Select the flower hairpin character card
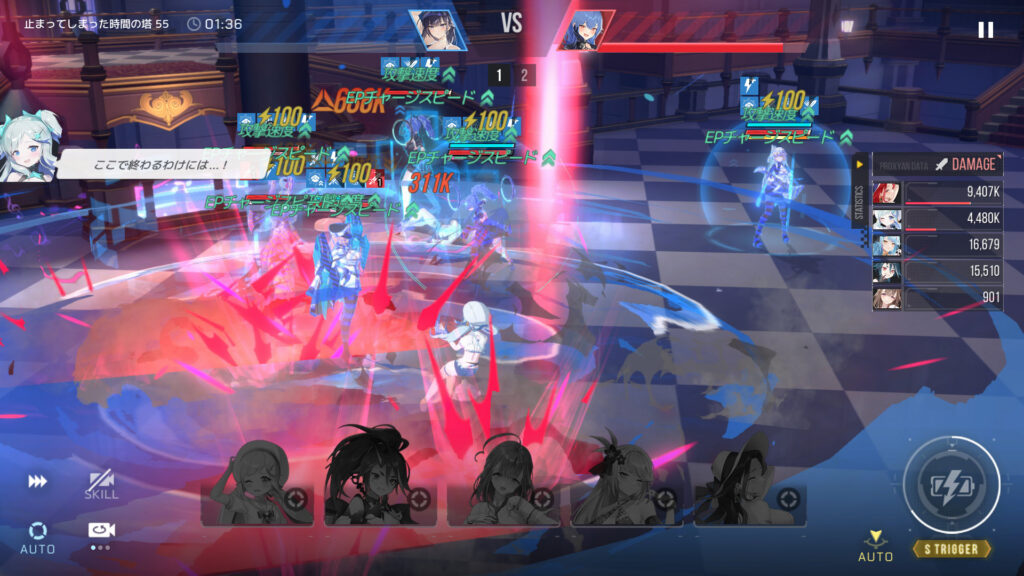Viewport: 1024px width, 576px height. pyautogui.click(x=627, y=482)
